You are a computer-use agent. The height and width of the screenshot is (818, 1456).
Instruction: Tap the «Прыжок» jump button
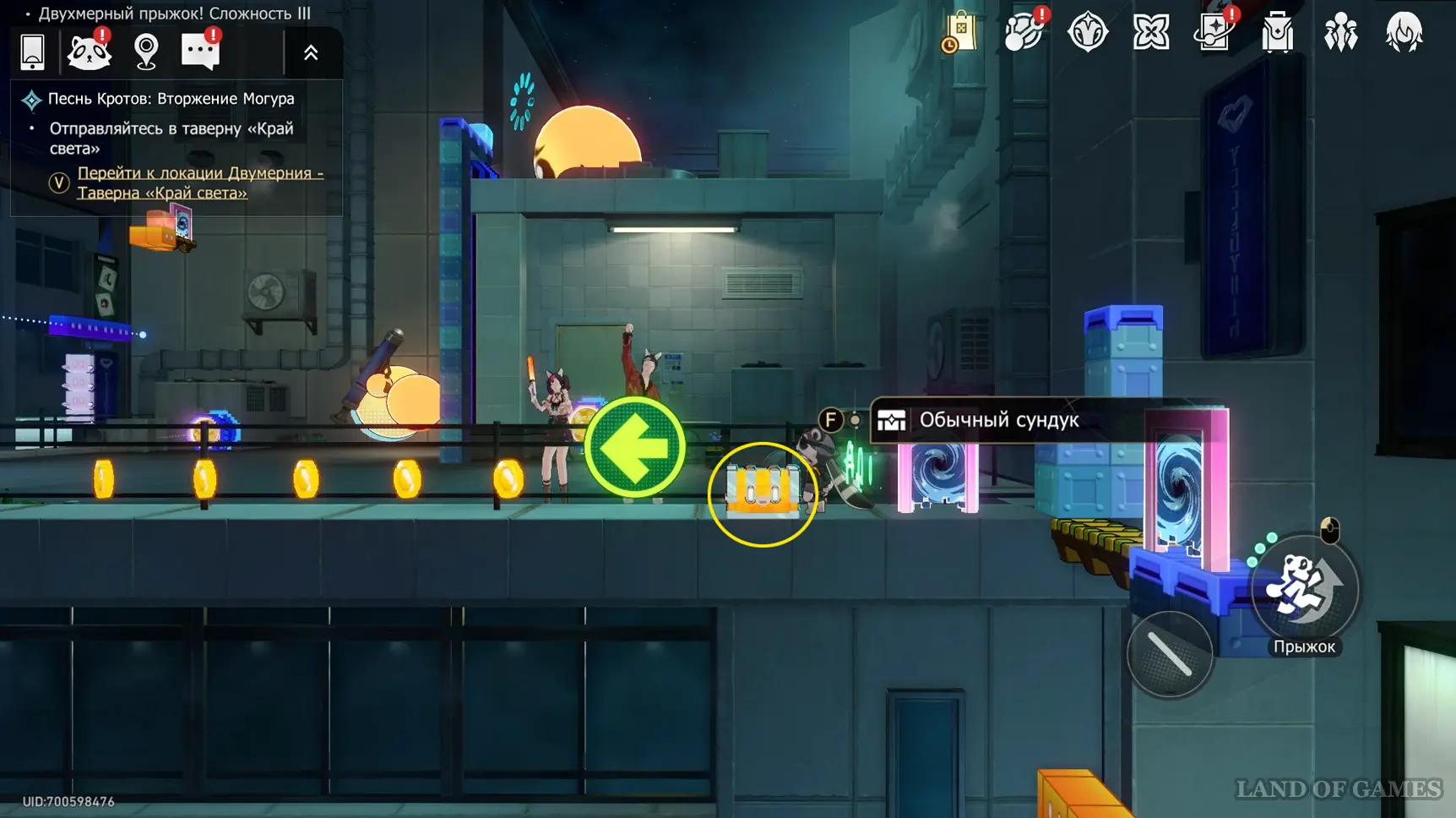coord(1304,590)
